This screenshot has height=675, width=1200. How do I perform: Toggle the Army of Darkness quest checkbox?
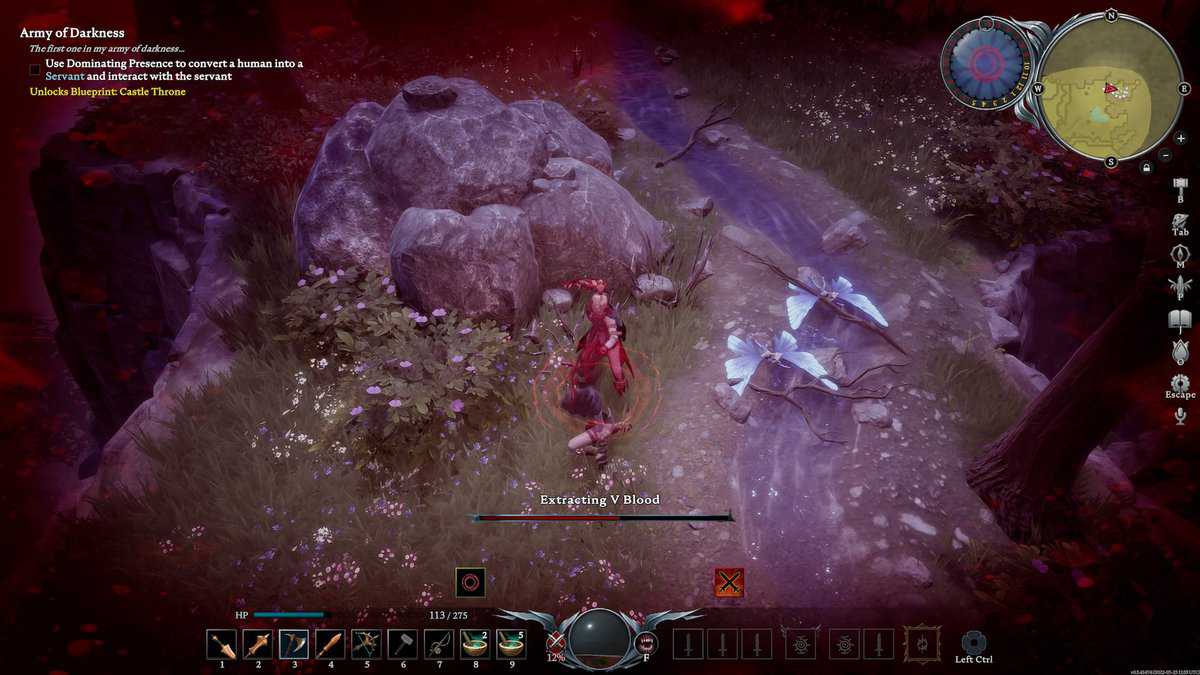coord(35,70)
